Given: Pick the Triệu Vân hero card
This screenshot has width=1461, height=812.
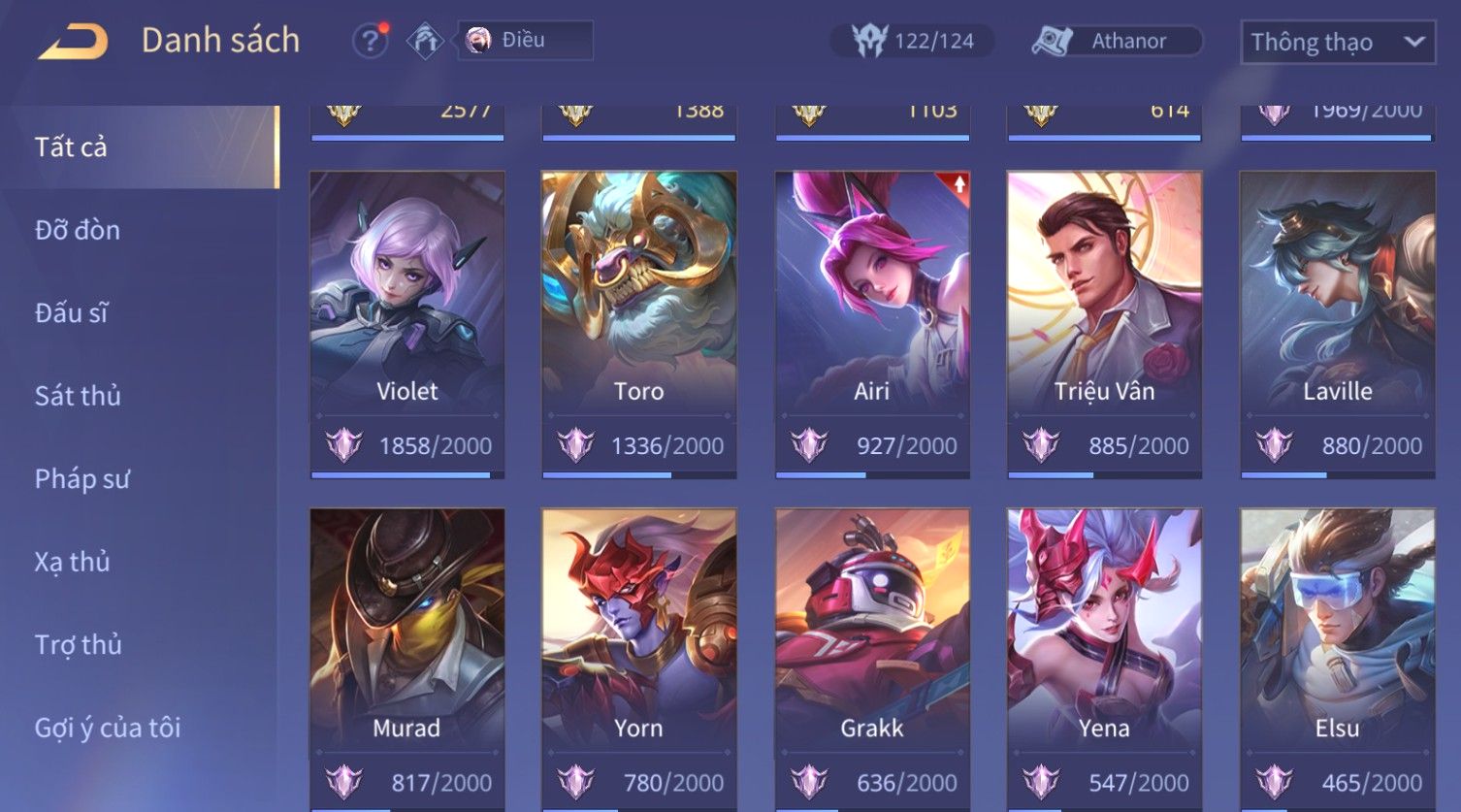Looking at the screenshot, I should (x=1104, y=310).
